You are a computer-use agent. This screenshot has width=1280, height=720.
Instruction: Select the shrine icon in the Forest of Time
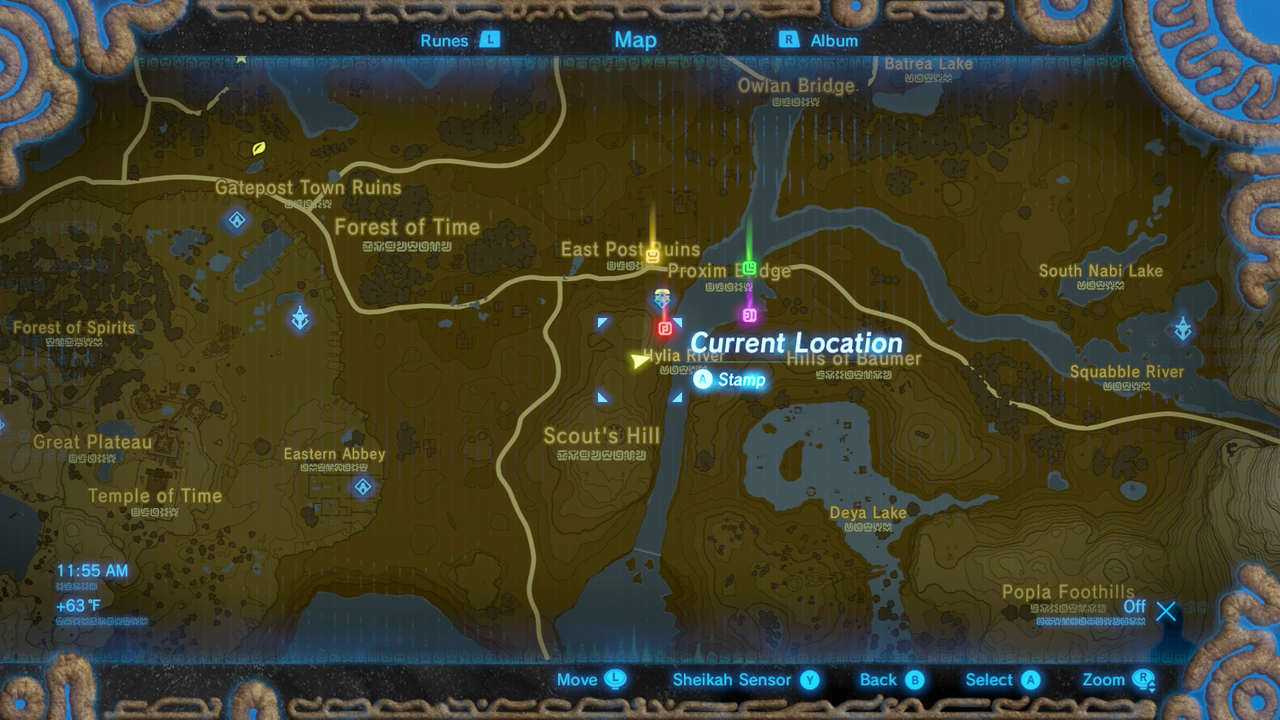pos(236,221)
